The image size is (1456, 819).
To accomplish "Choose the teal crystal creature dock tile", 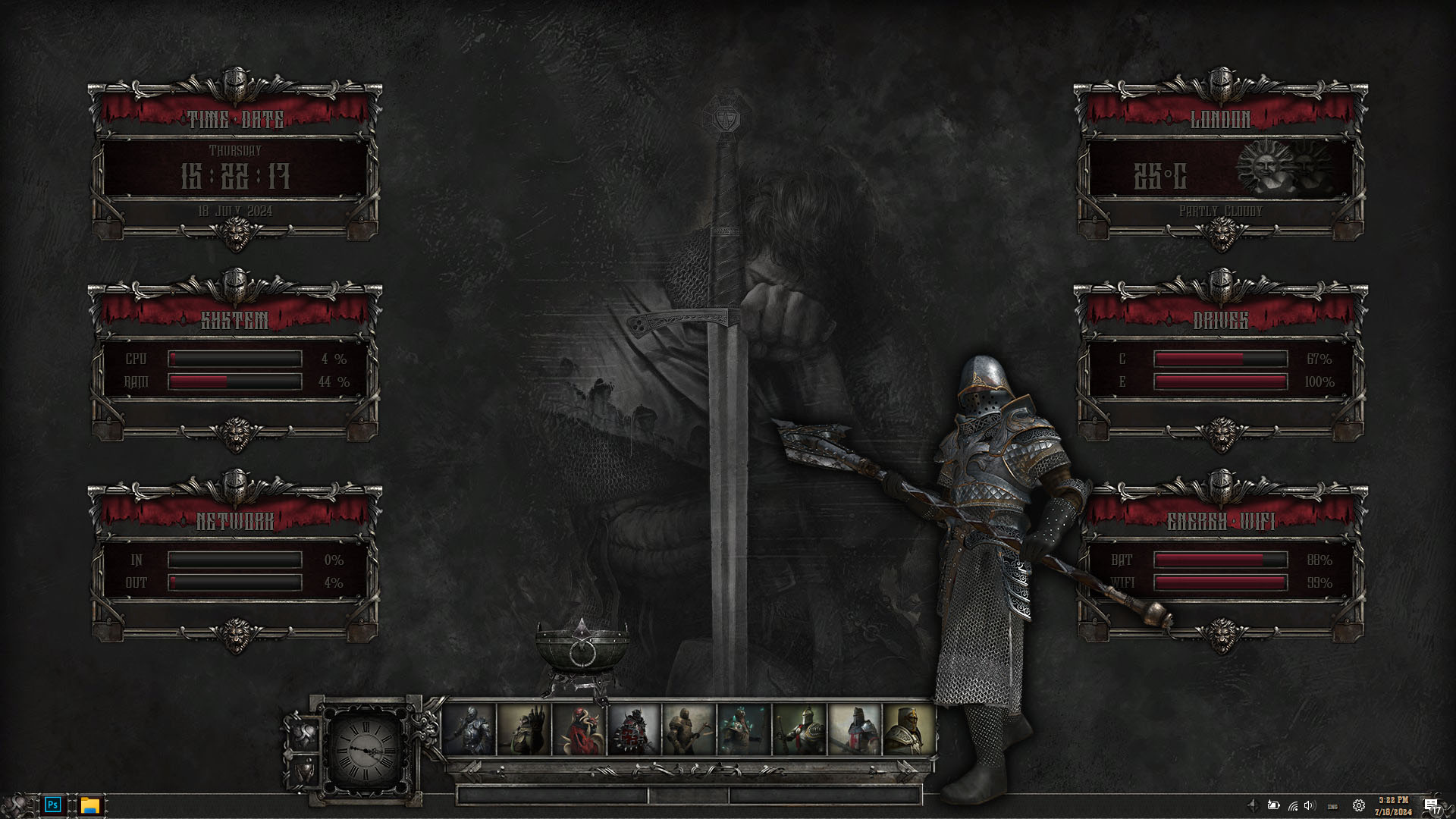I will click(x=743, y=730).
